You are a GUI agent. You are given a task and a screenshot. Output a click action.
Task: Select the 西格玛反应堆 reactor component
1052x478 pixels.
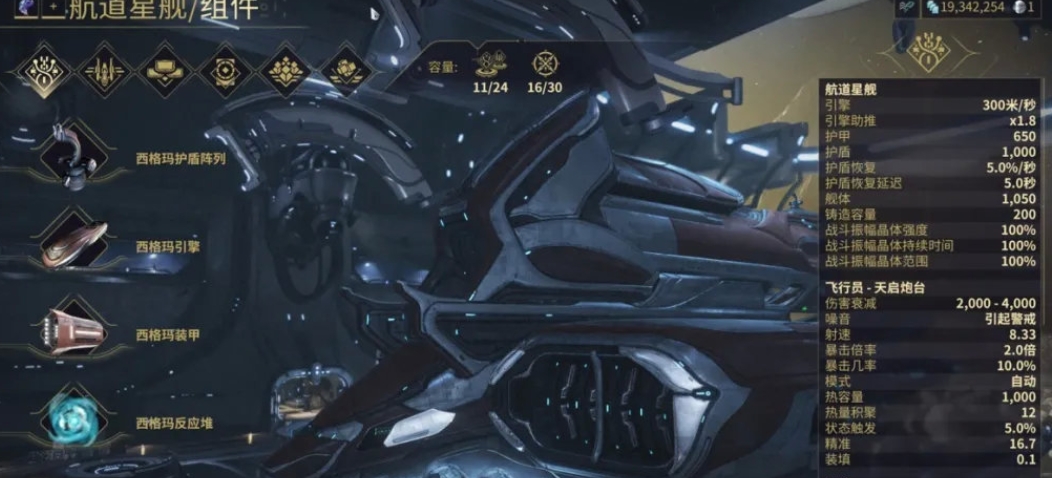[76, 422]
